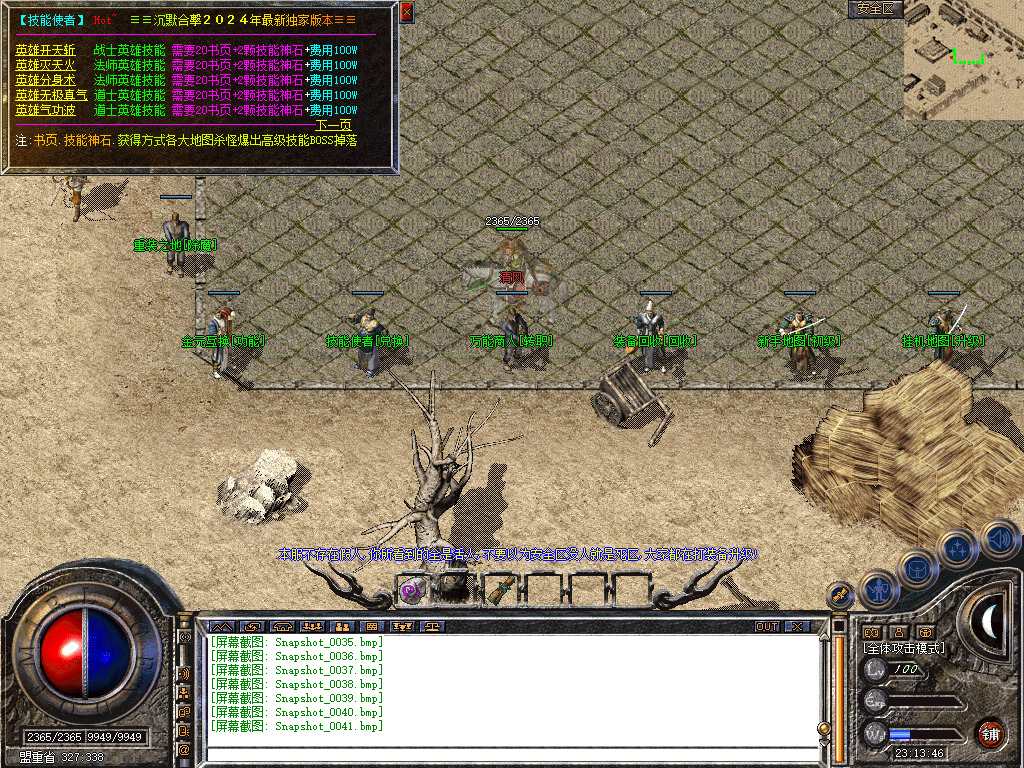
Task: Click the OUT button above the chat
Action: pos(766,627)
